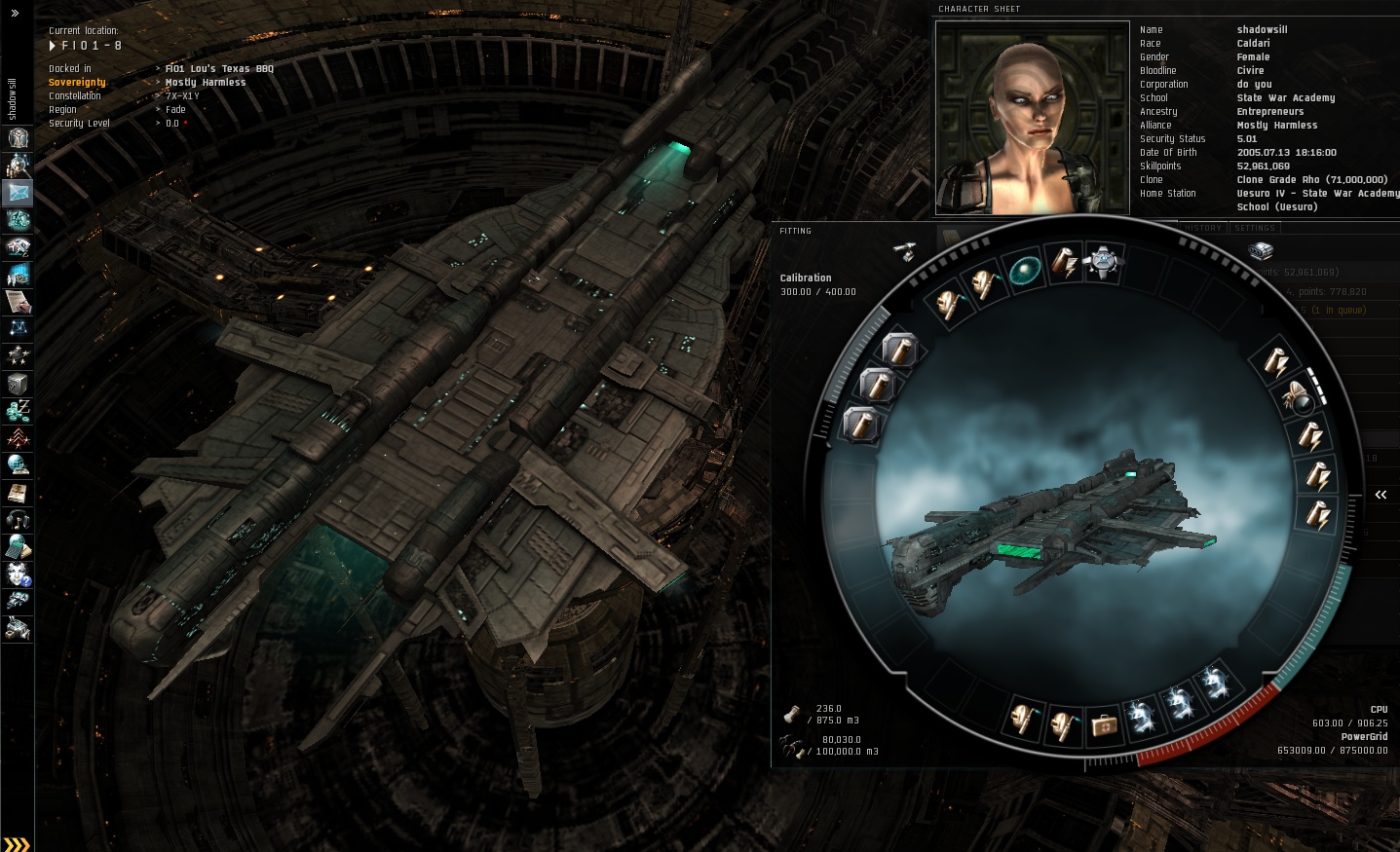Click the yellow chevrons at the bottom-left corner

[x=17, y=844]
